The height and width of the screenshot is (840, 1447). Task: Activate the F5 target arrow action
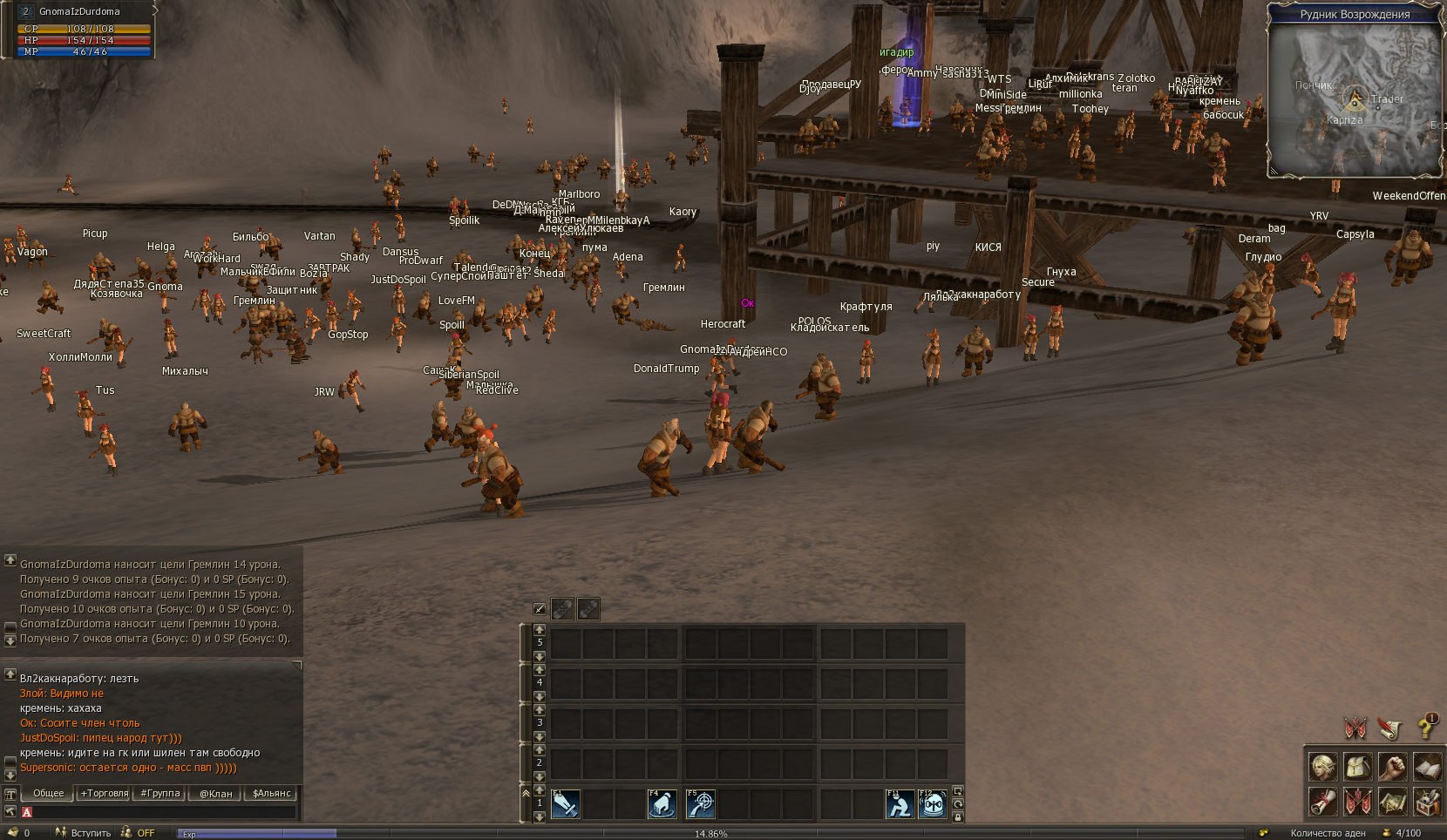[x=700, y=803]
